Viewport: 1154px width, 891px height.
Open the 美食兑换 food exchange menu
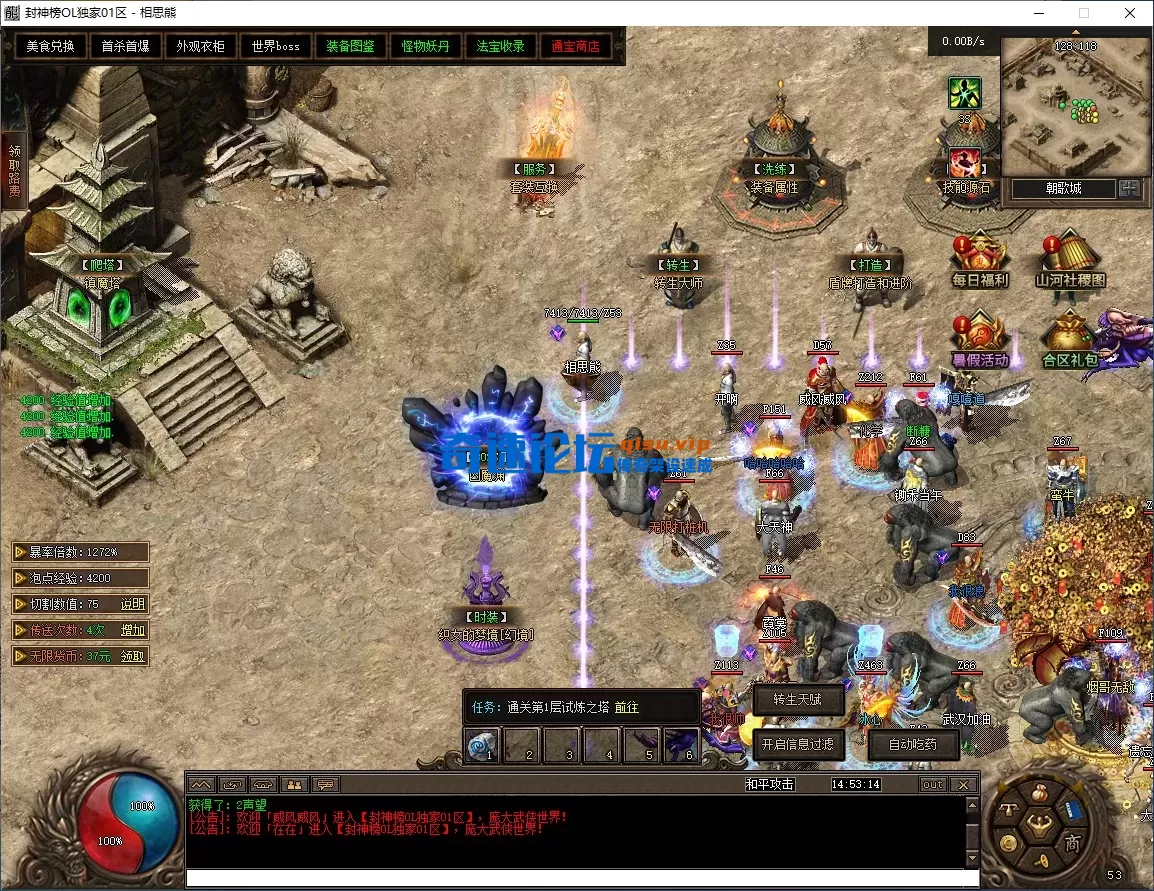pos(50,47)
